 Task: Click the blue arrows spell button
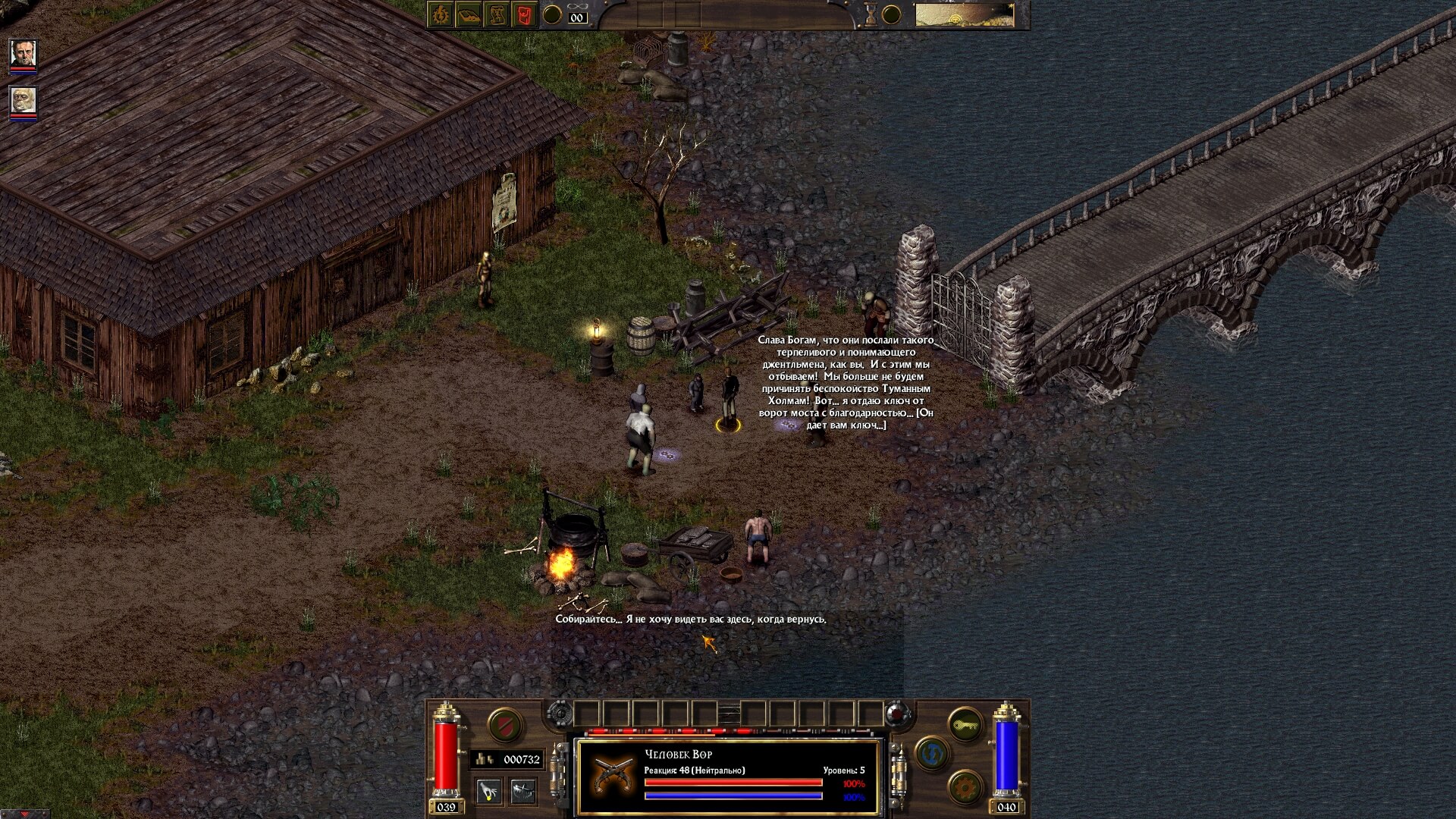pos(932,754)
